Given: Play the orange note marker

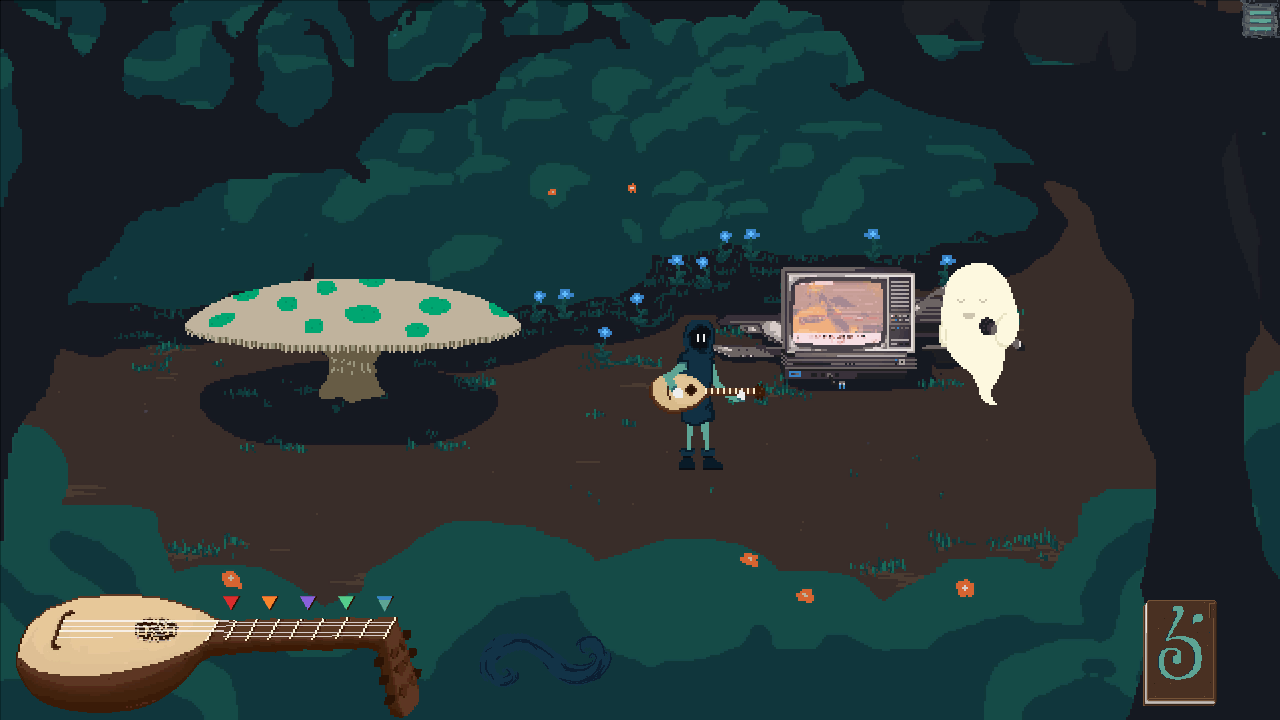Looking at the screenshot, I should [x=269, y=602].
